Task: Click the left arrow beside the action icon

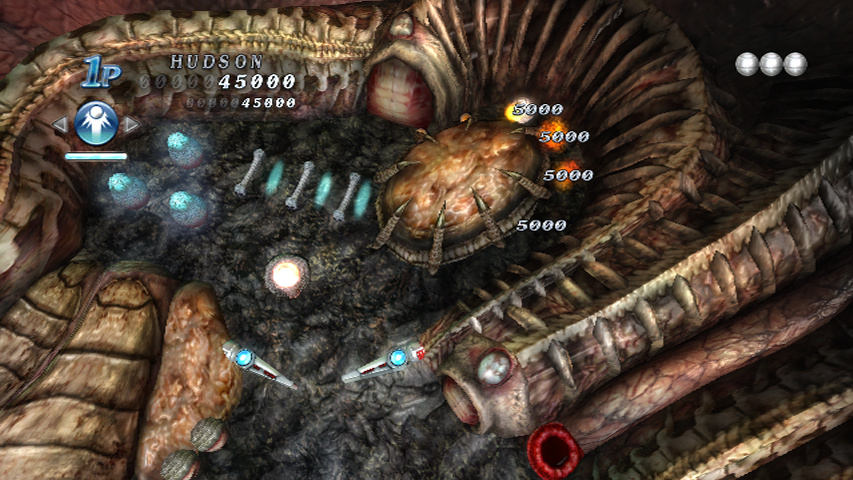Action: (60, 125)
